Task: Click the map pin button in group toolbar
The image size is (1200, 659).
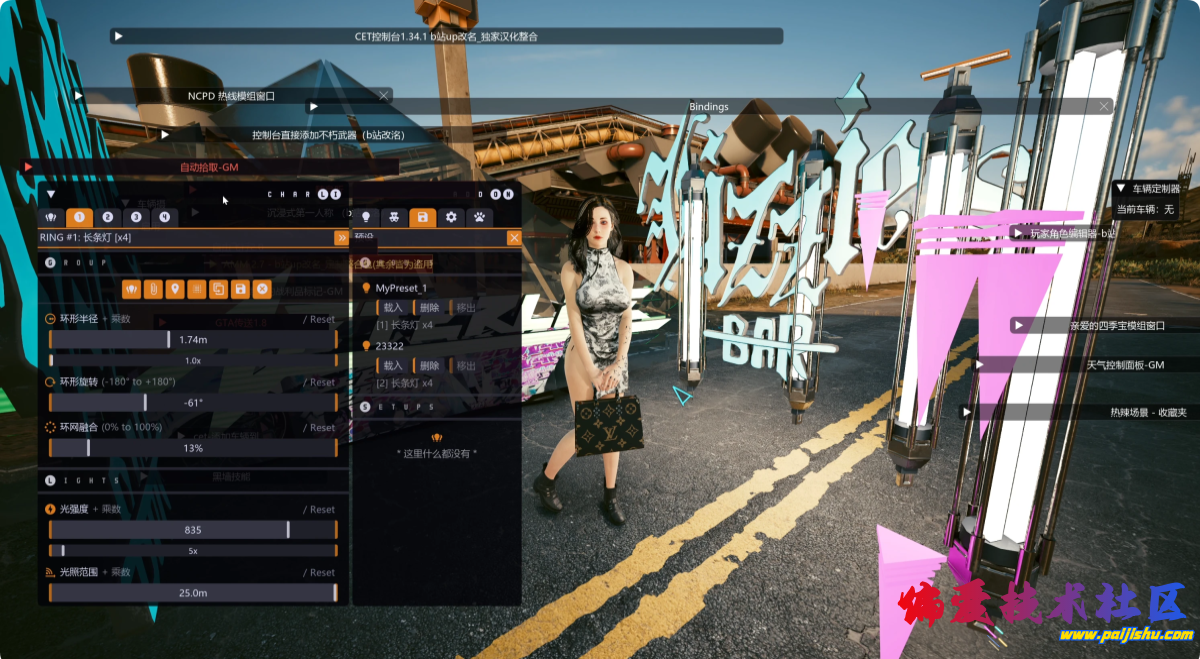Action: [175, 289]
